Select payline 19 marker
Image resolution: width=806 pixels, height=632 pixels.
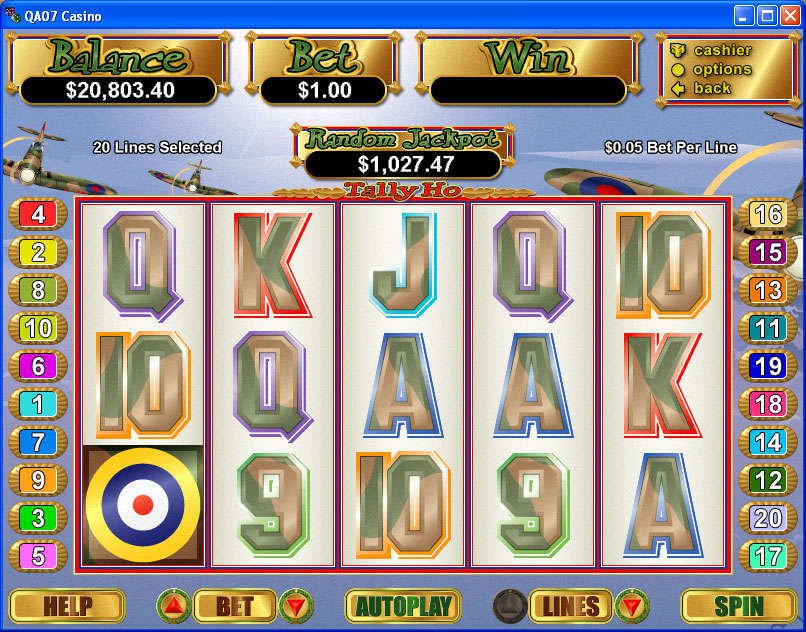[767, 366]
